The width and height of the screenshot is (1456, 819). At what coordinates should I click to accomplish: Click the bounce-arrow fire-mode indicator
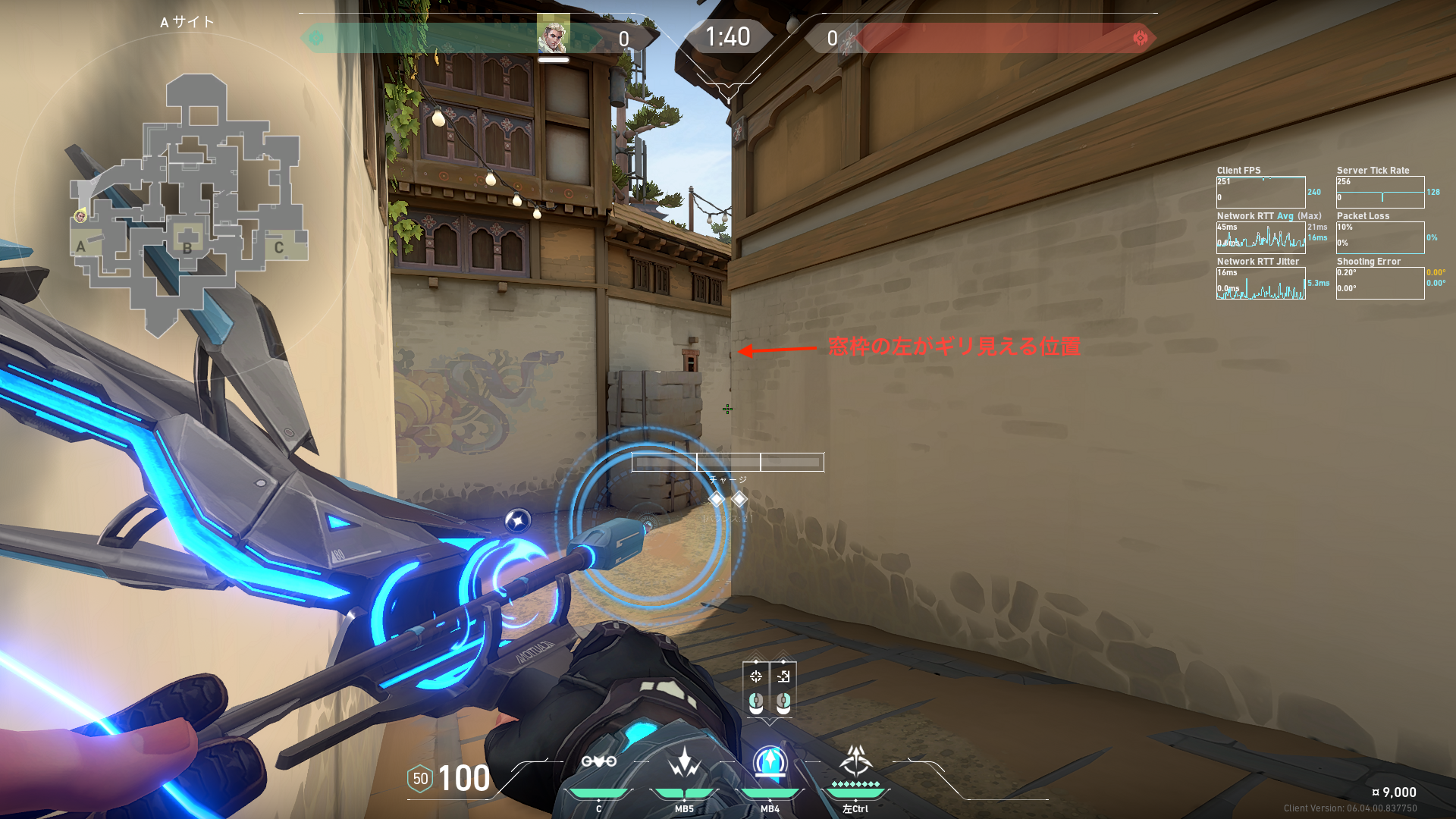(783, 676)
